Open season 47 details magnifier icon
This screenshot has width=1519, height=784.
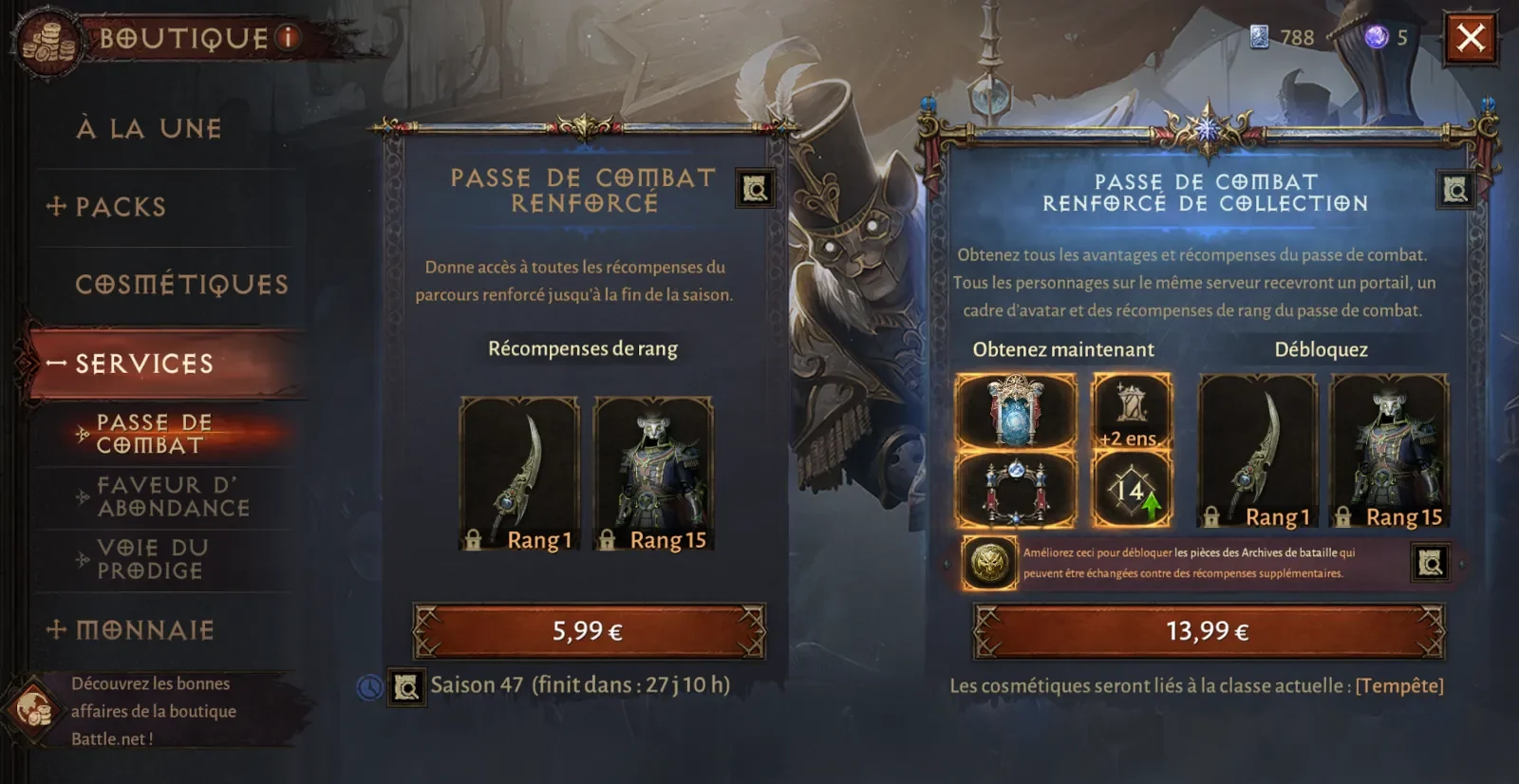[406, 686]
